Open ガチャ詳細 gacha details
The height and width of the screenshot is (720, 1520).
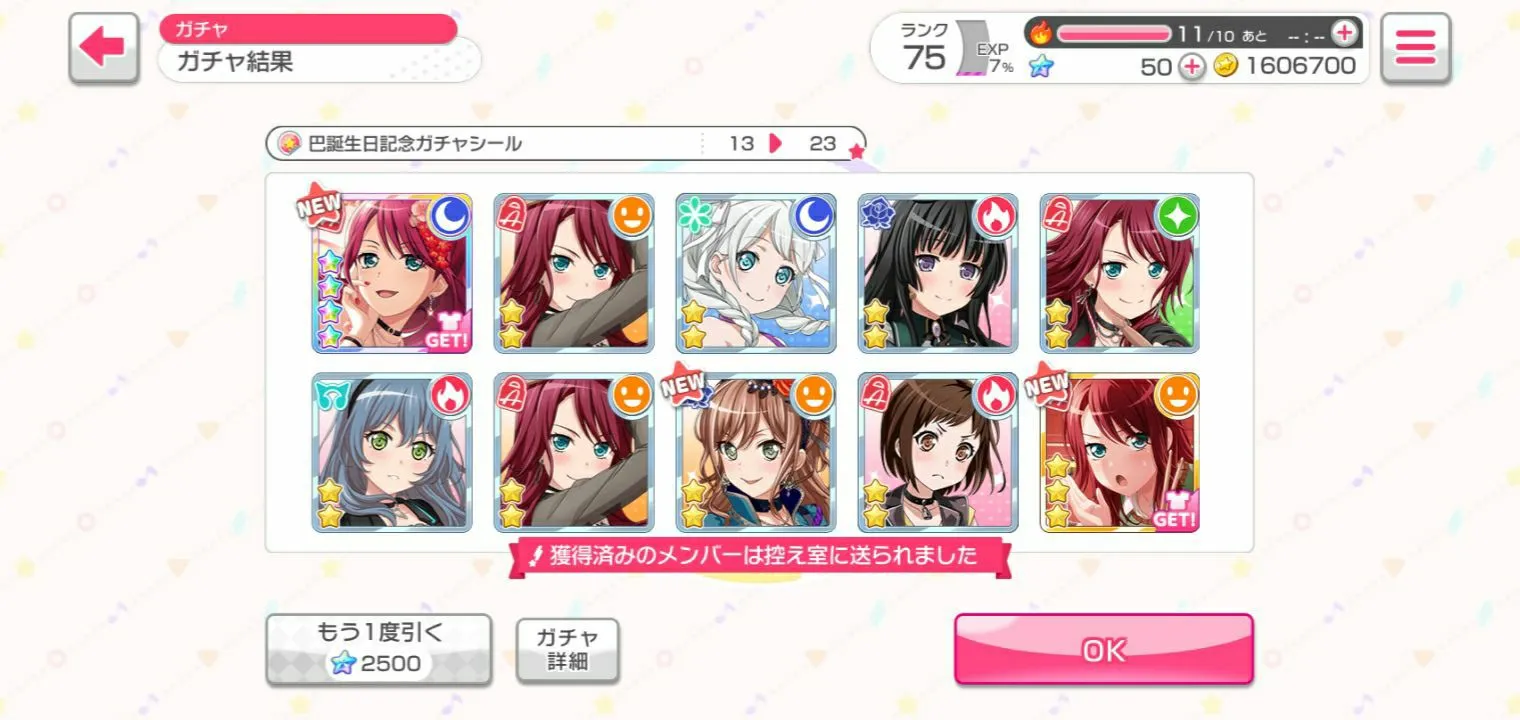pyautogui.click(x=567, y=649)
